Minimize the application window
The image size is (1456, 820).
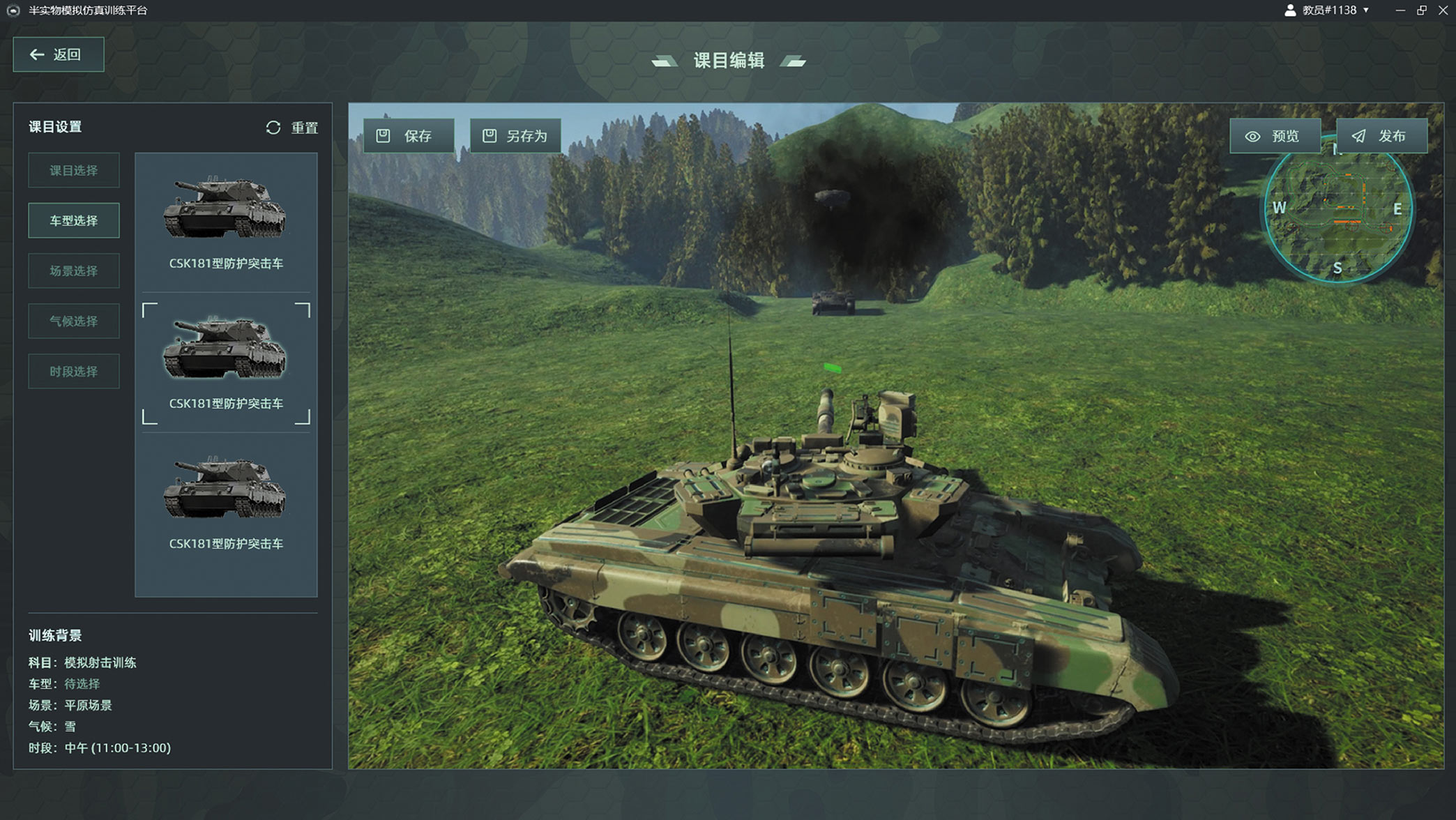(x=1400, y=10)
